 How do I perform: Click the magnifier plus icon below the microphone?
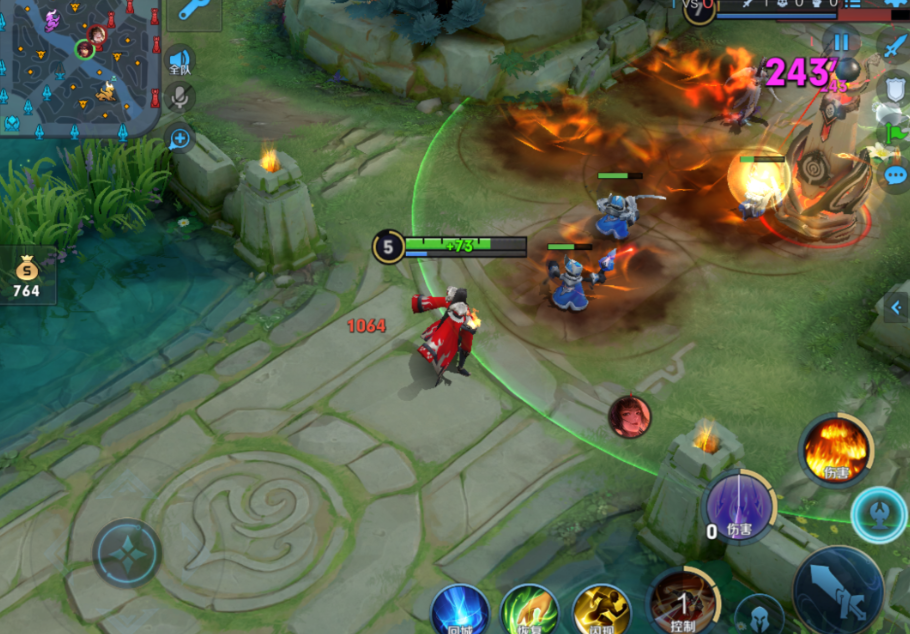[x=181, y=138]
